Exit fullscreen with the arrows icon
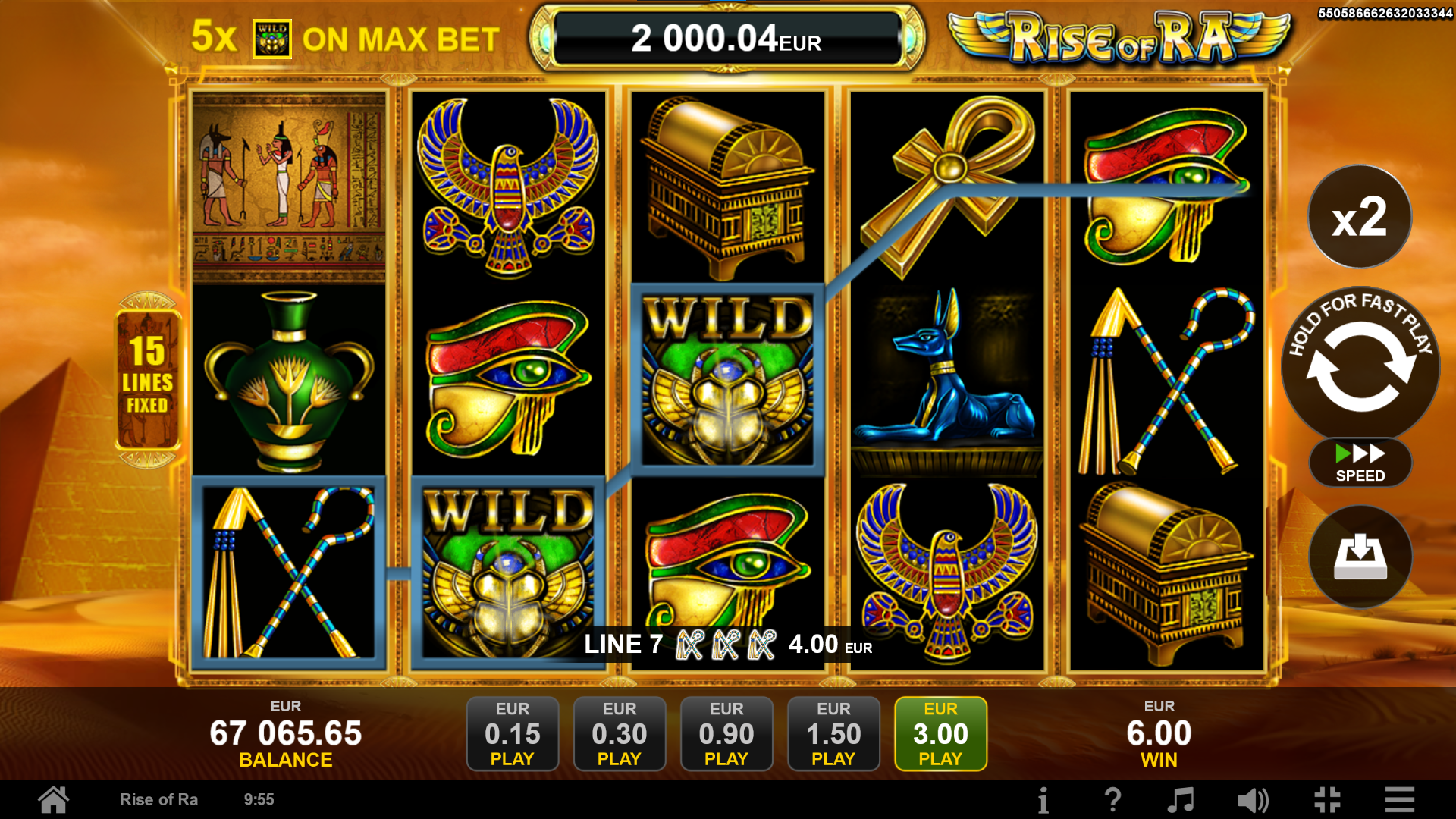Viewport: 1456px width, 819px height. (1327, 799)
